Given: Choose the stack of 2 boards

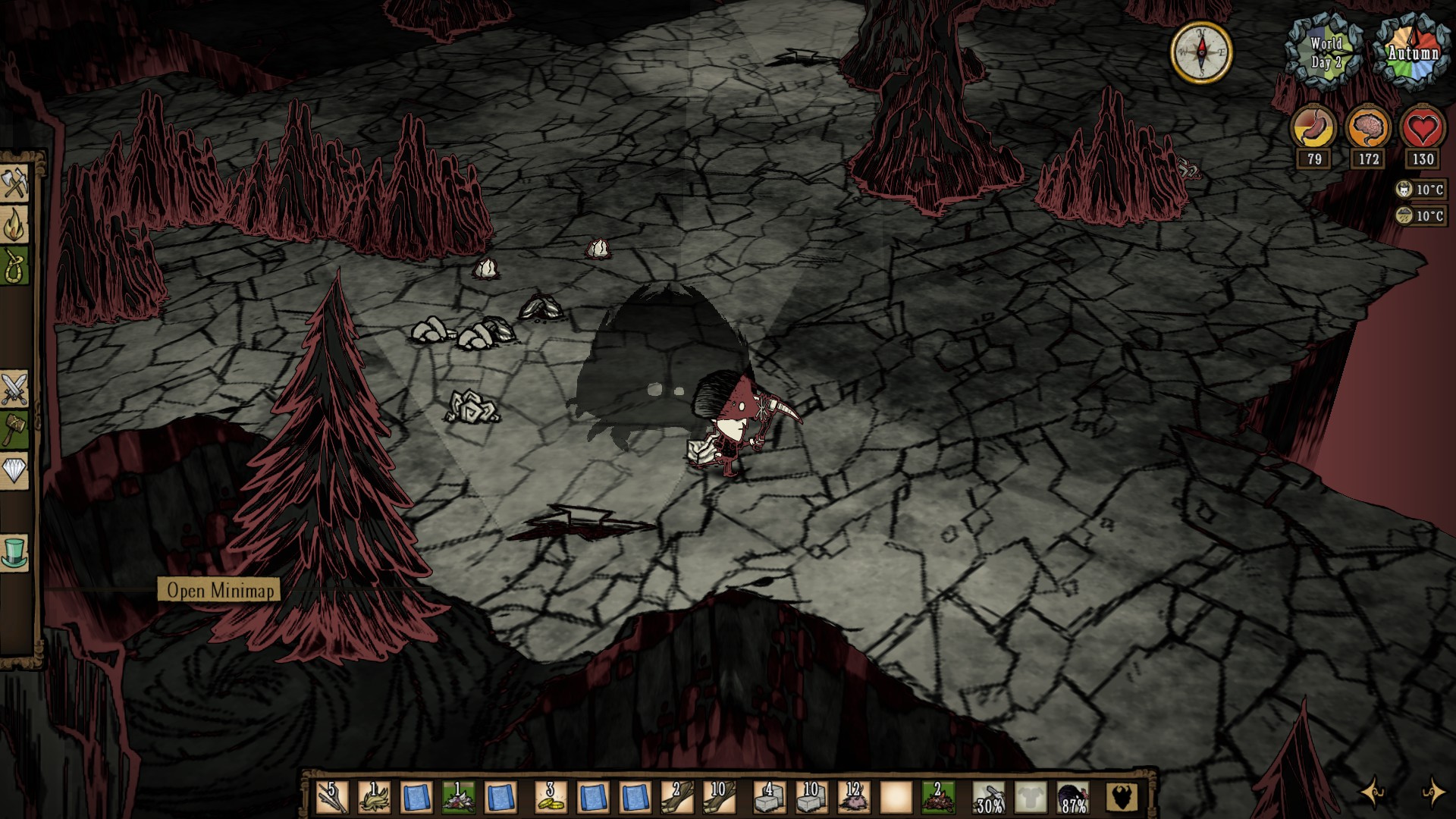Looking at the screenshot, I should click(676, 798).
